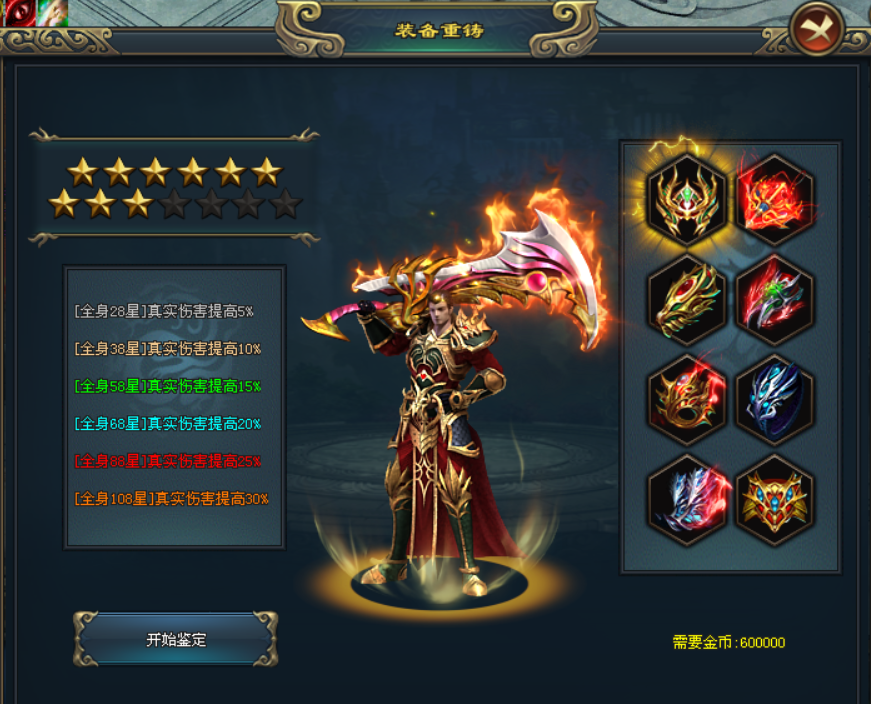Select the golden bracer with red gem
The height and width of the screenshot is (704, 871).
686,300
